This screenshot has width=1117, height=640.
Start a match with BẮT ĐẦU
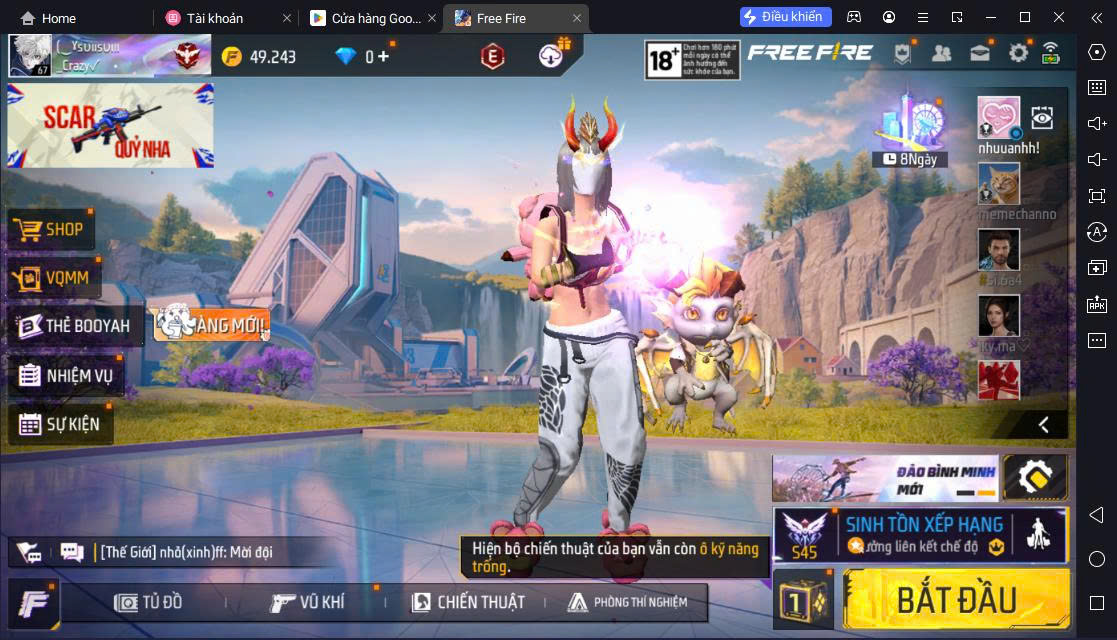coord(955,600)
